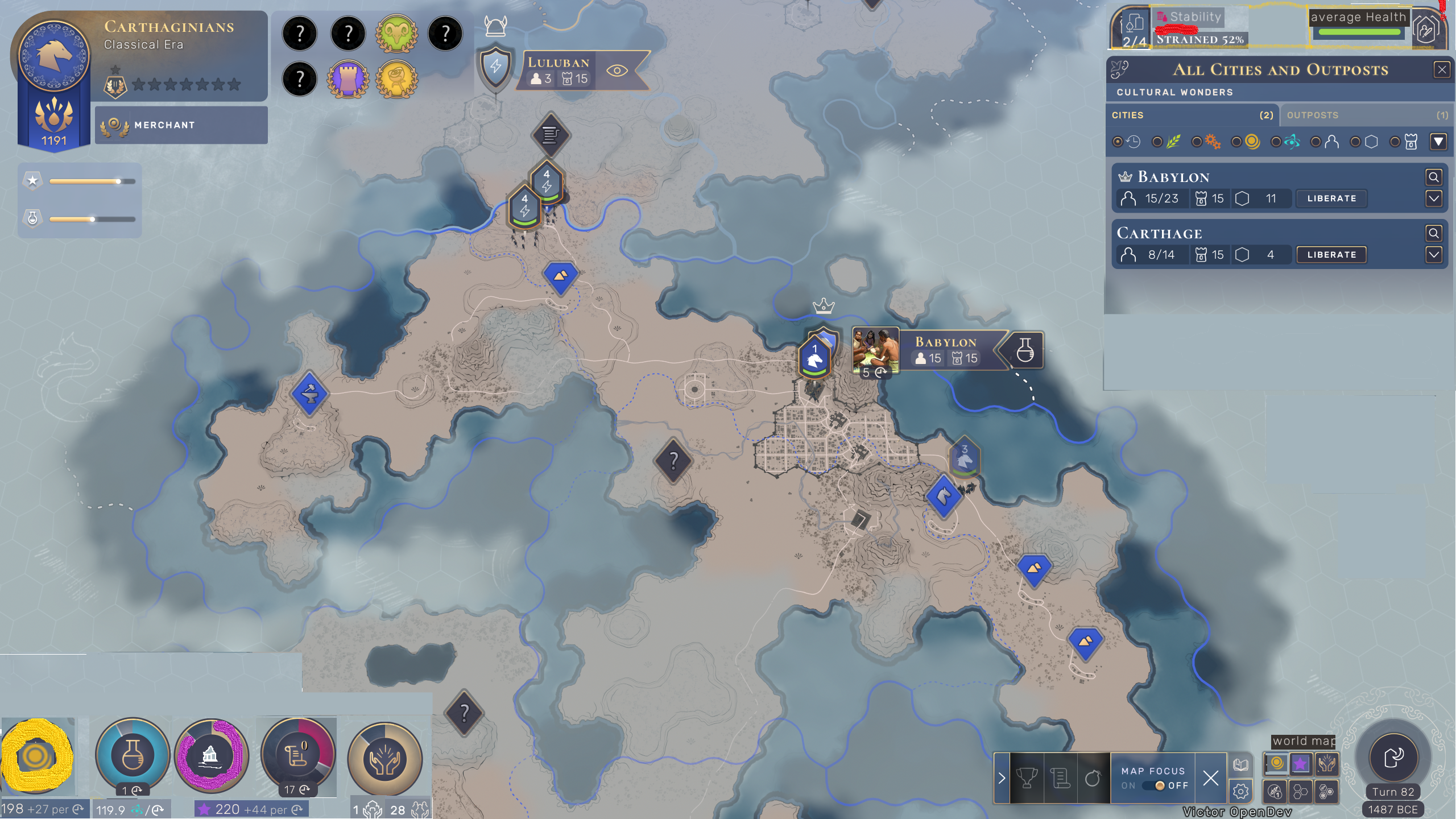Open the sort filter dropdown arrow
Image resolution: width=1456 pixels, height=819 pixels.
[x=1438, y=142]
